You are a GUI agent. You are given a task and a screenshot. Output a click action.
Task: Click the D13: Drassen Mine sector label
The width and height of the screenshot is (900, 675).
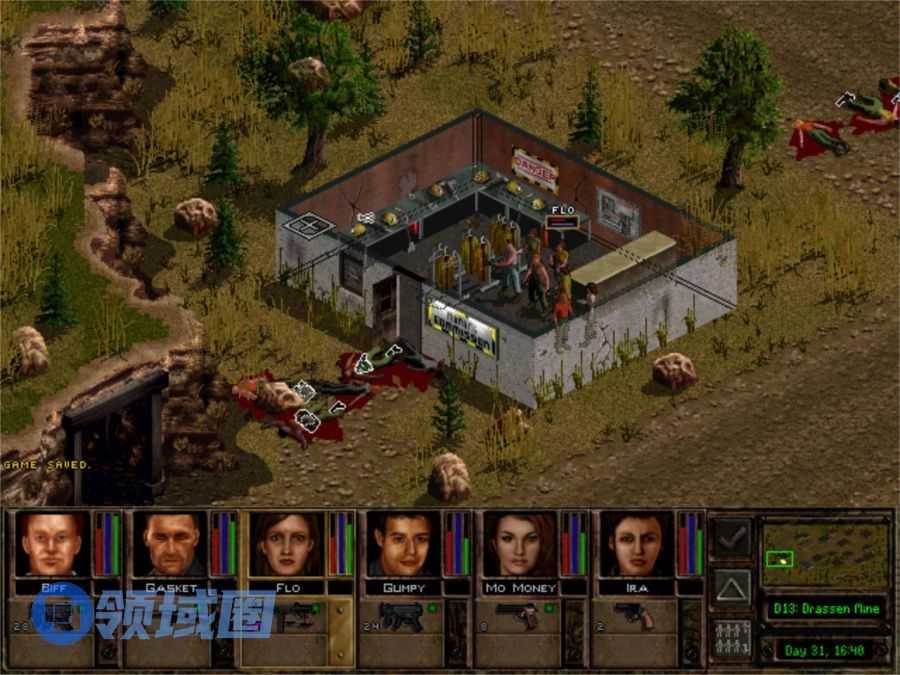[824, 608]
